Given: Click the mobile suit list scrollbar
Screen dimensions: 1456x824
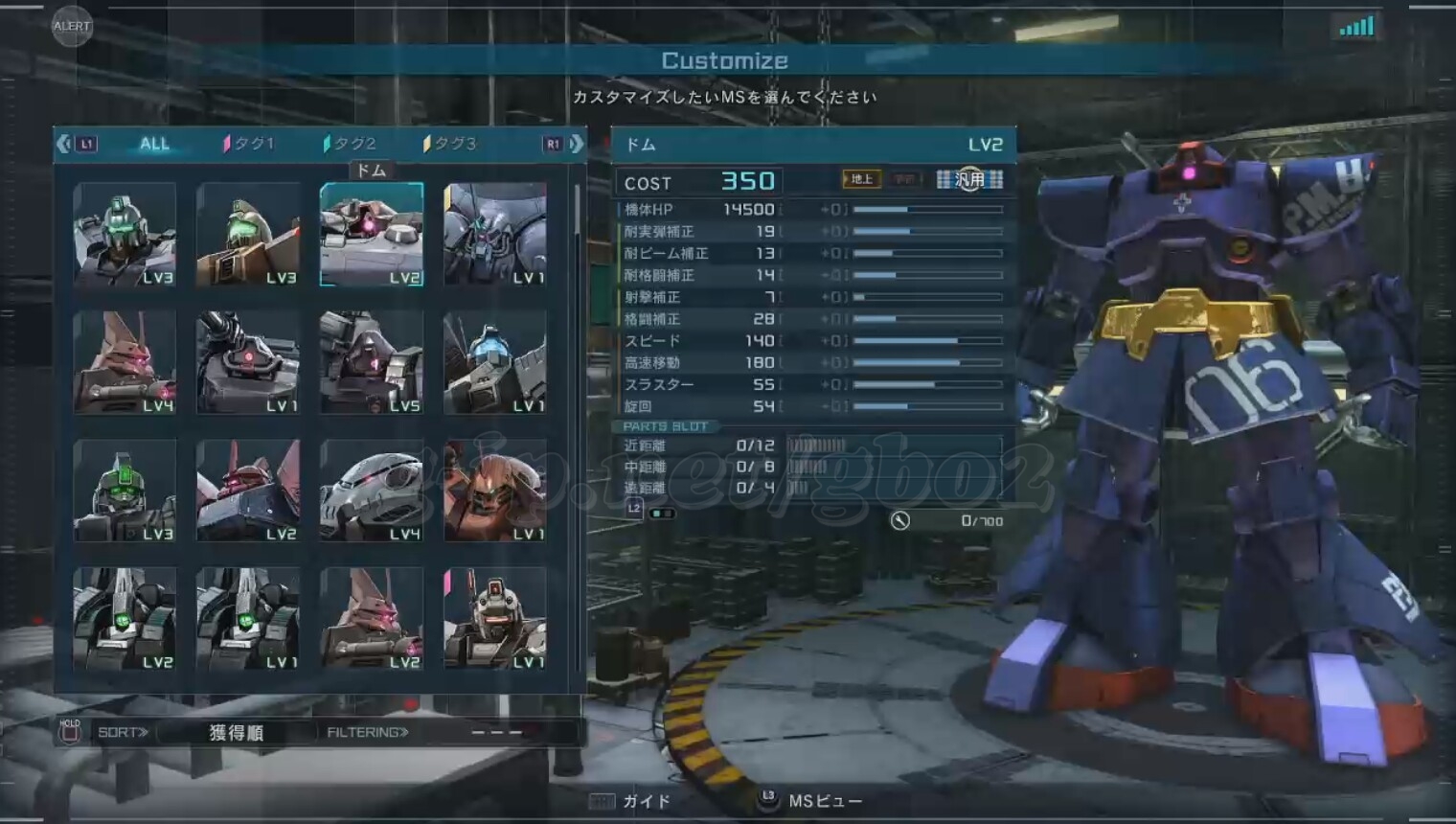Looking at the screenshot, I should 577,211.
